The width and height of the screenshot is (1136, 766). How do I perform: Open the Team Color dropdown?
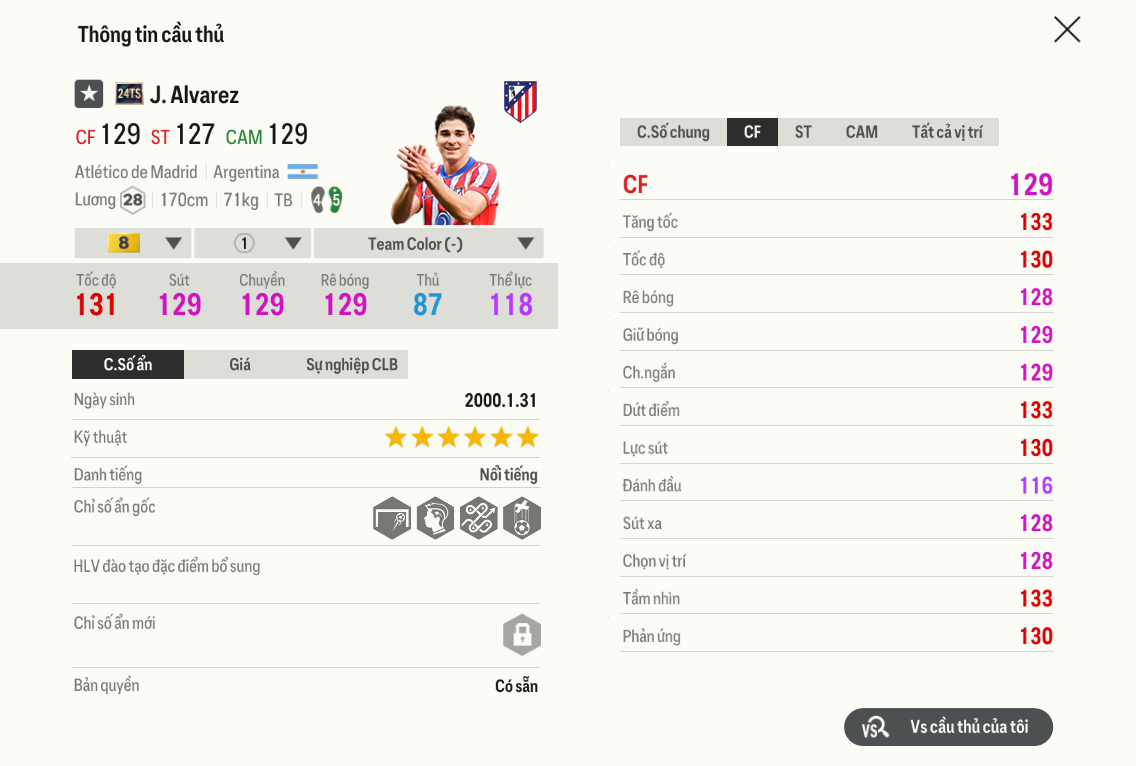pyautogui.click(x=429, y=243)
